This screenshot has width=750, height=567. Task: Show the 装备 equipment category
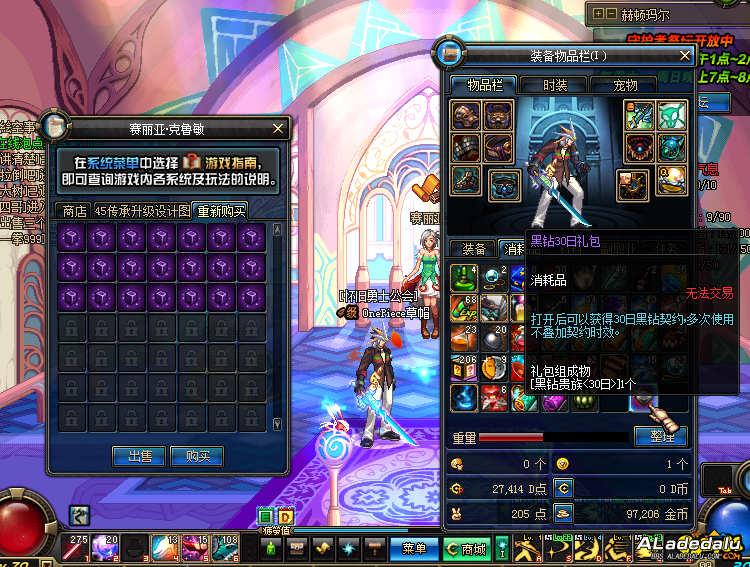473,249
